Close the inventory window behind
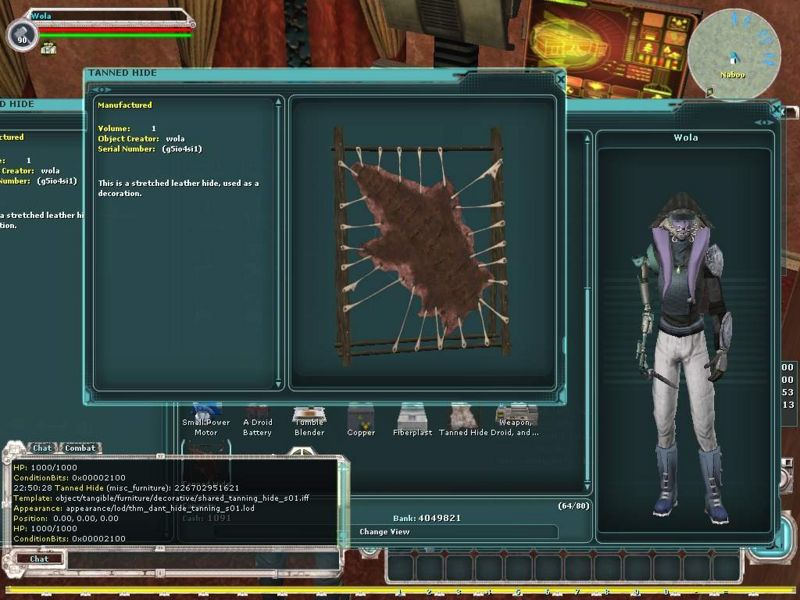800x600 pixels. click(x=776, y=108)
